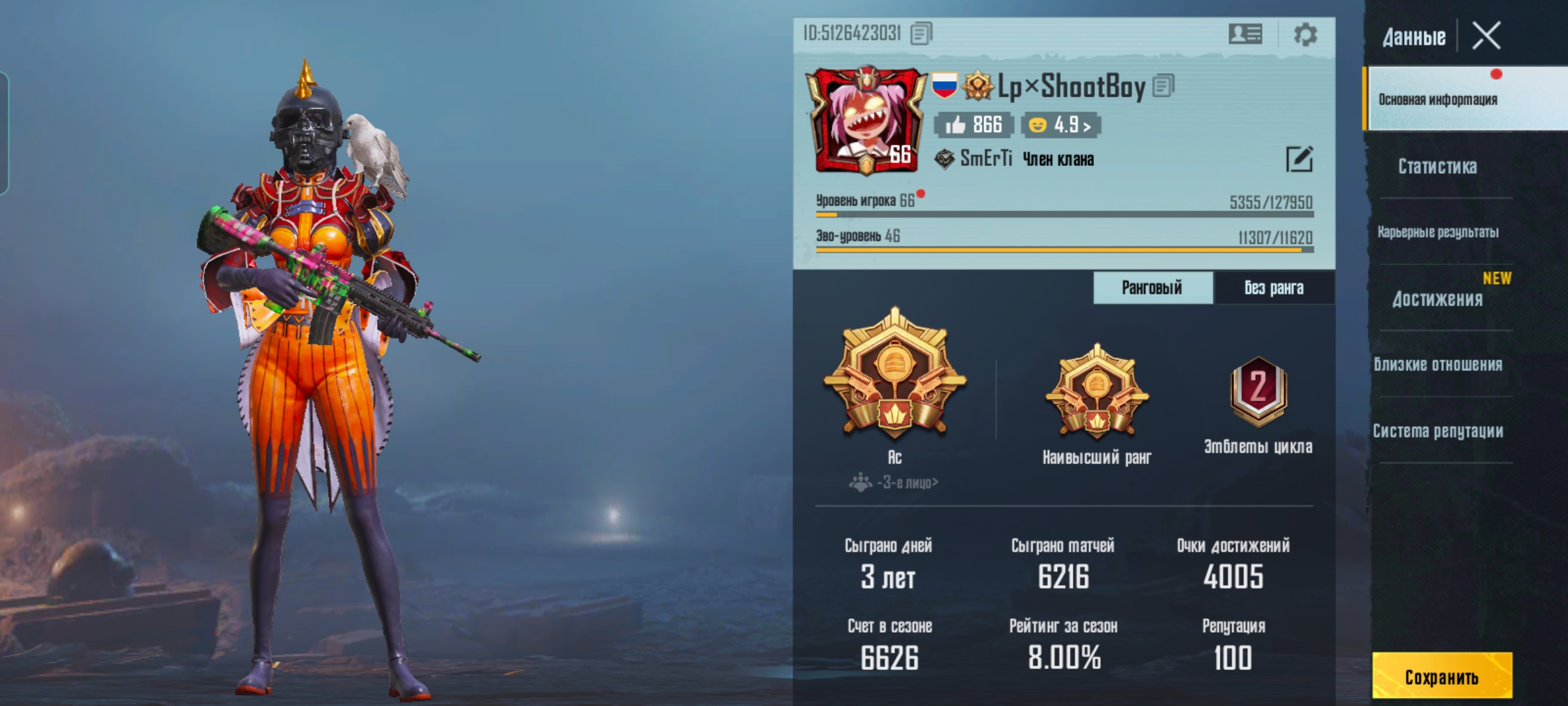The image size is (1568, 706).
Task: Open Система репутации section
Action: click(x=1438, y=431)
